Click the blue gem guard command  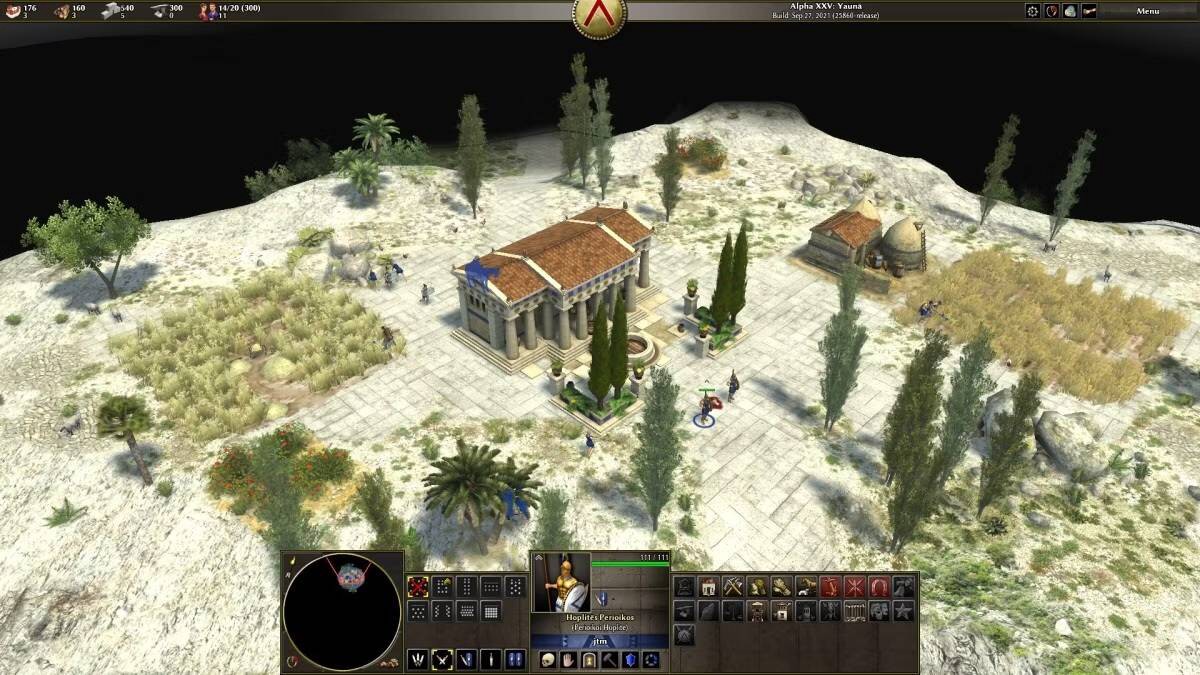tap(631, 660)
